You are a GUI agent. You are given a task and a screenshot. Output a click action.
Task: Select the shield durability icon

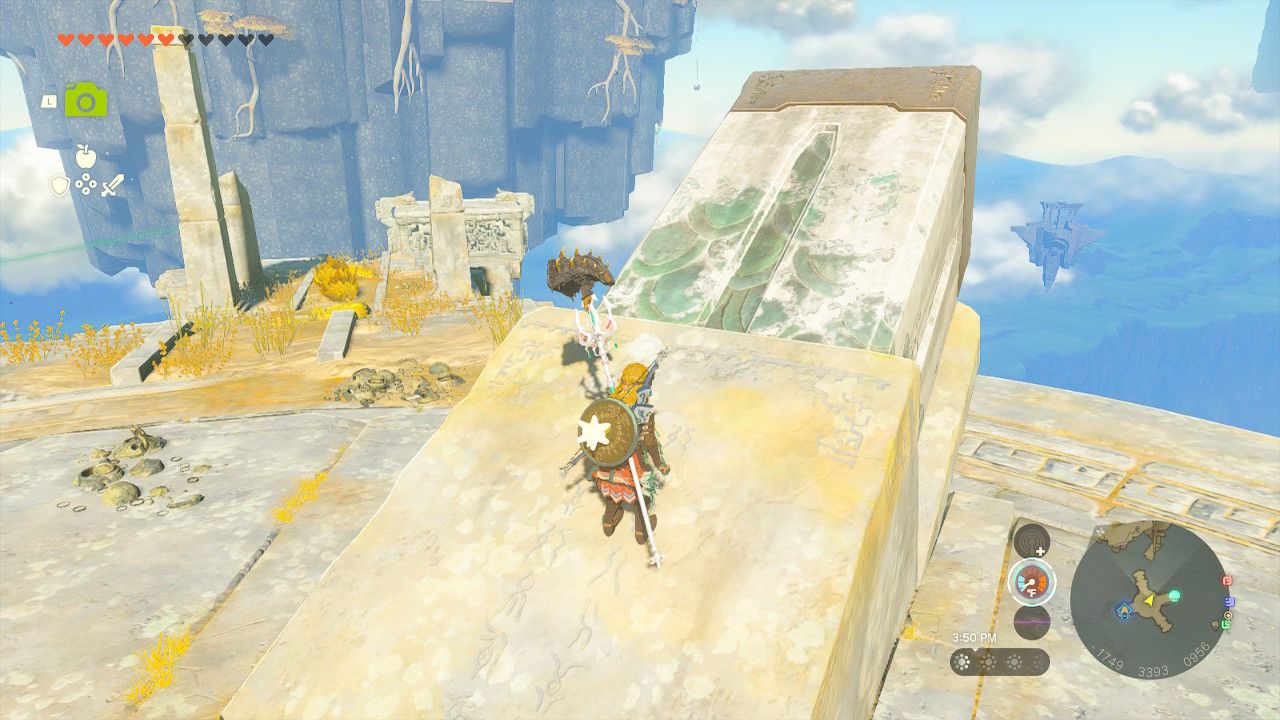[58, 184]
